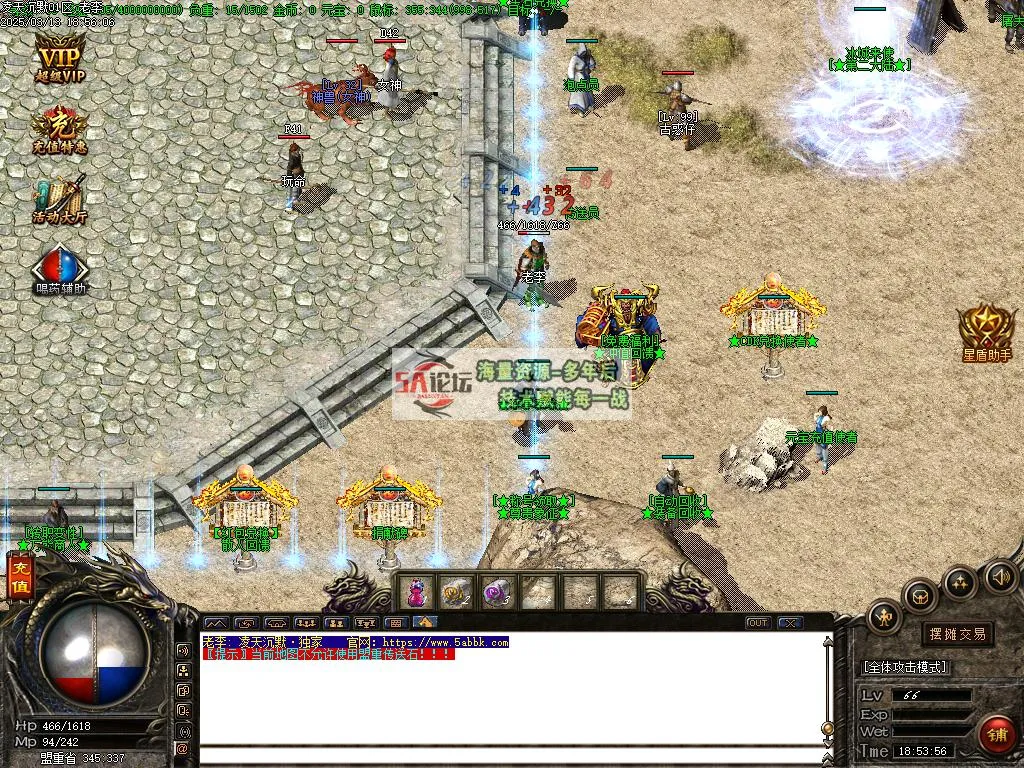Screen dimensions: 1024x768
Task: Select the @ chat channel button
Action: tap(183, 748)
